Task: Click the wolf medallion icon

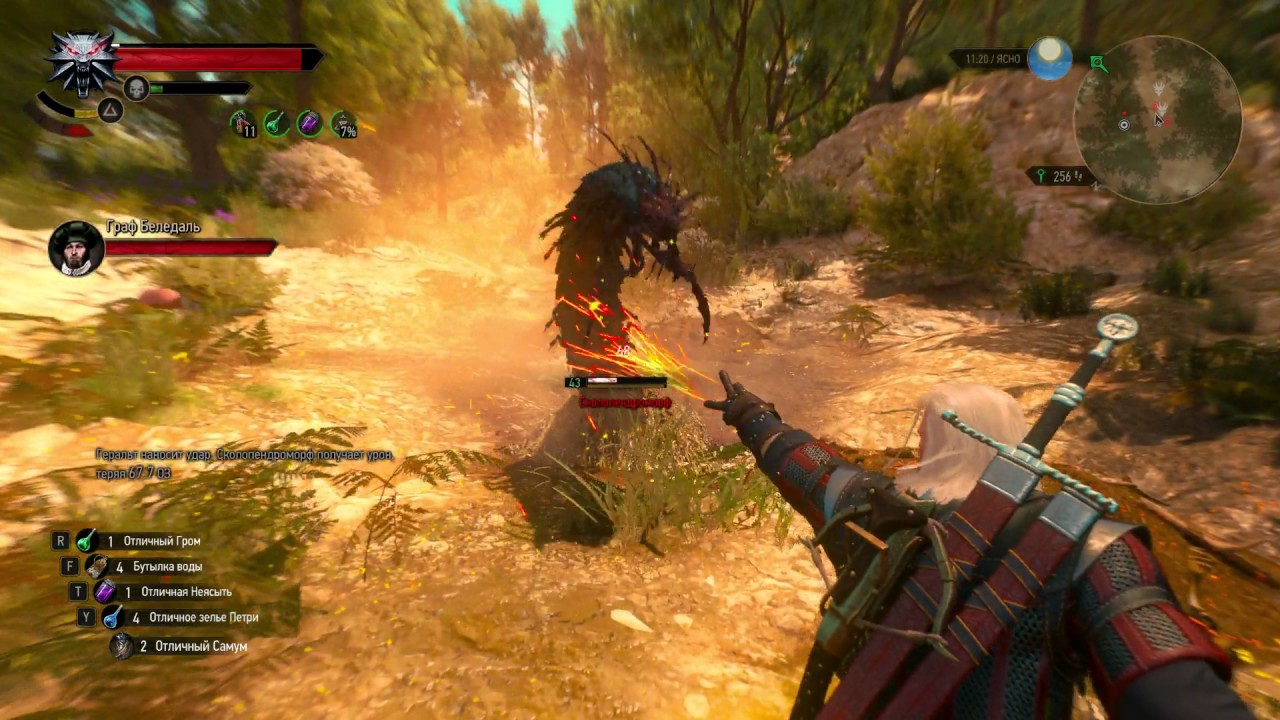Action: pyautogui.click(x=82, y=60)
